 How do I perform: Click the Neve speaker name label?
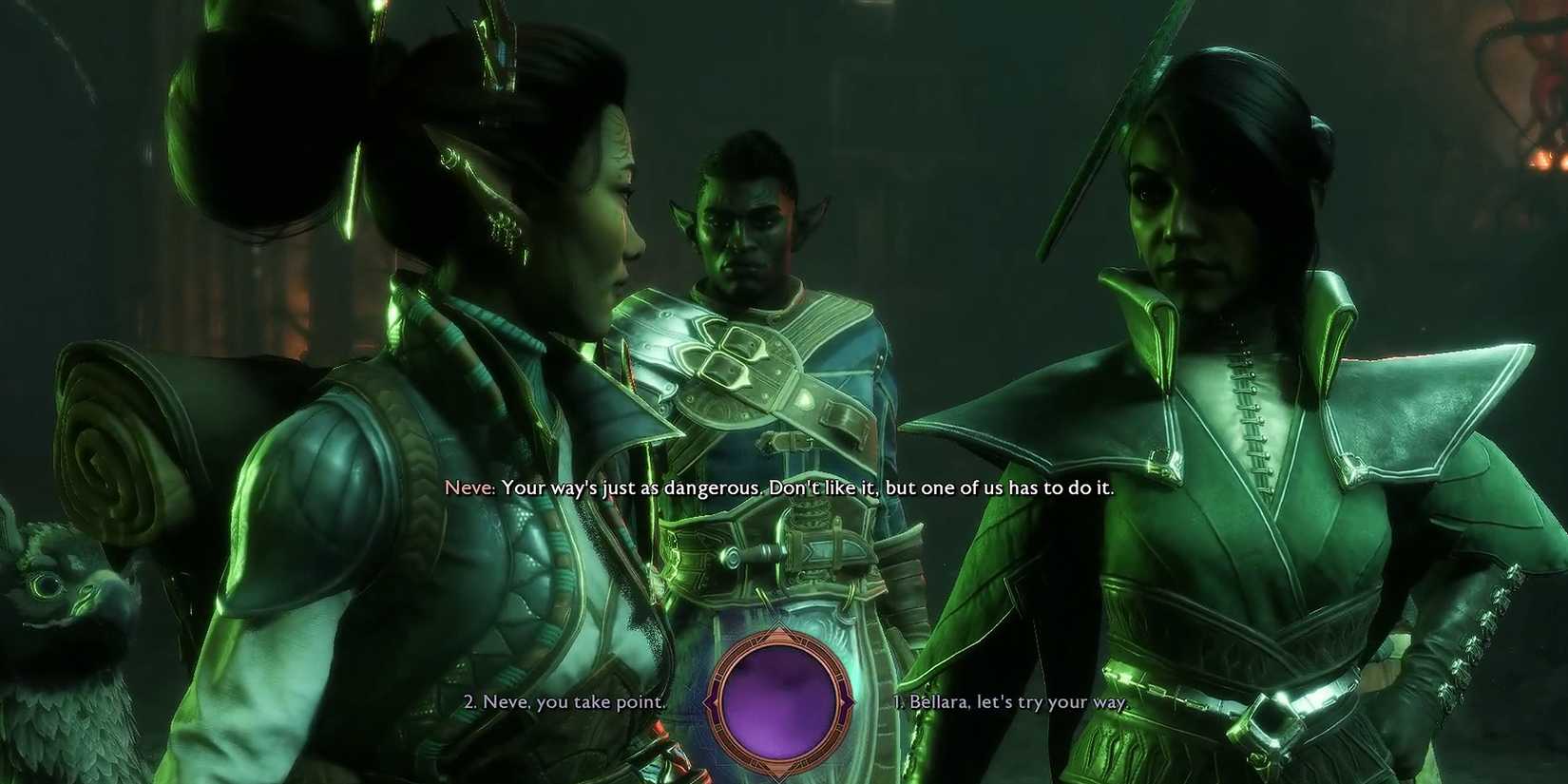click(x=471, y=488)
